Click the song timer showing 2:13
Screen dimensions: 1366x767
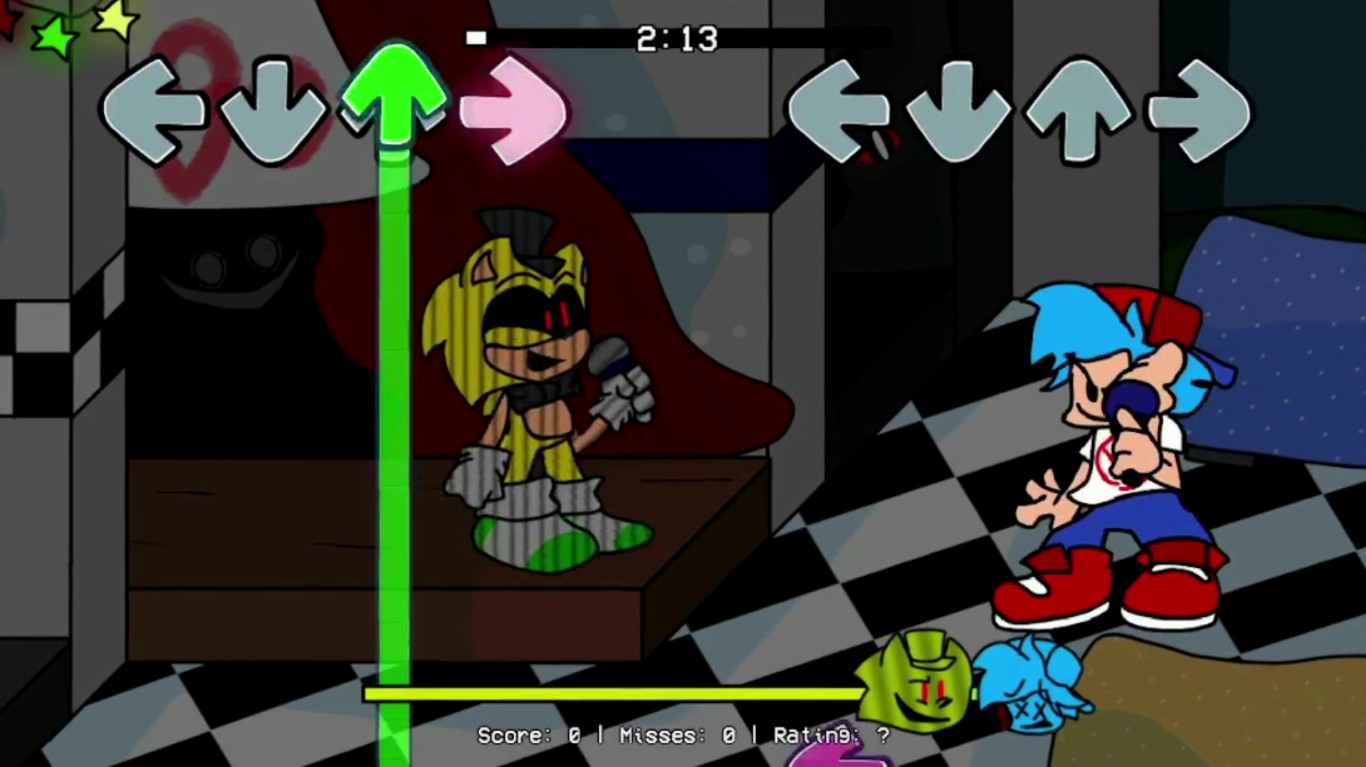click(675, 40)
